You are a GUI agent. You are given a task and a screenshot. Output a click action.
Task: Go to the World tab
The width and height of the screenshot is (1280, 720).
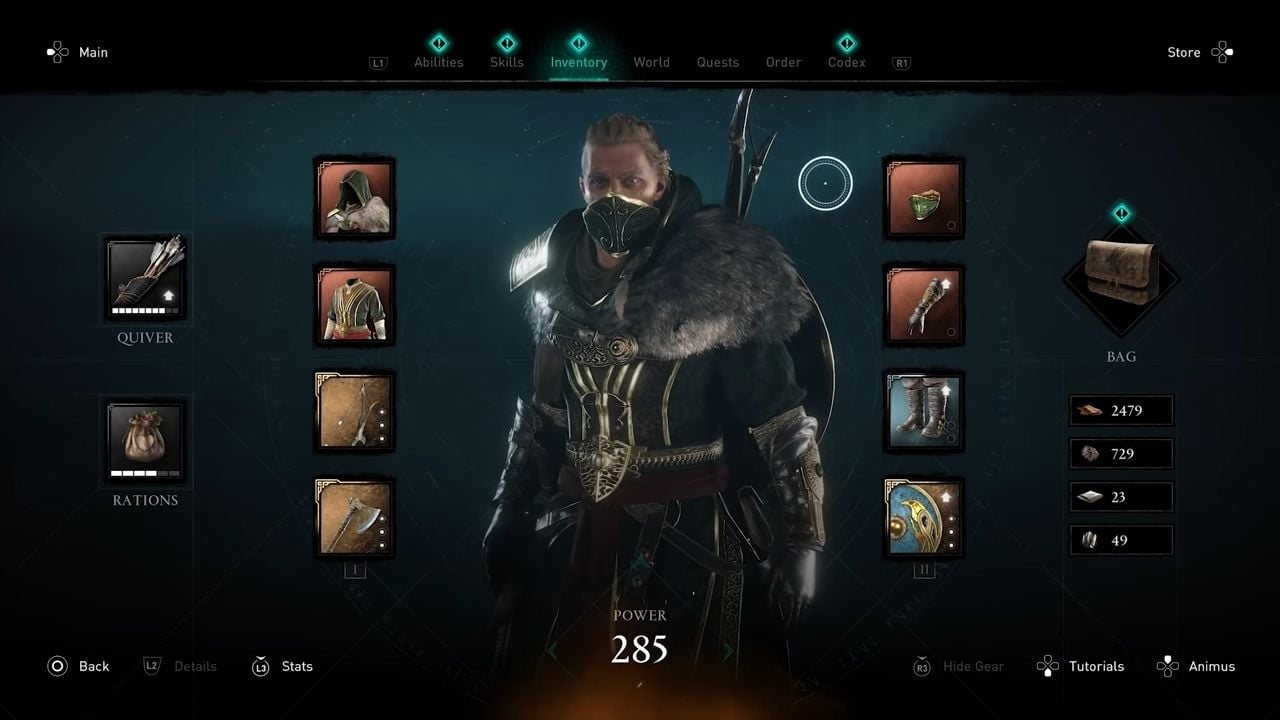[x=651, y=62]
